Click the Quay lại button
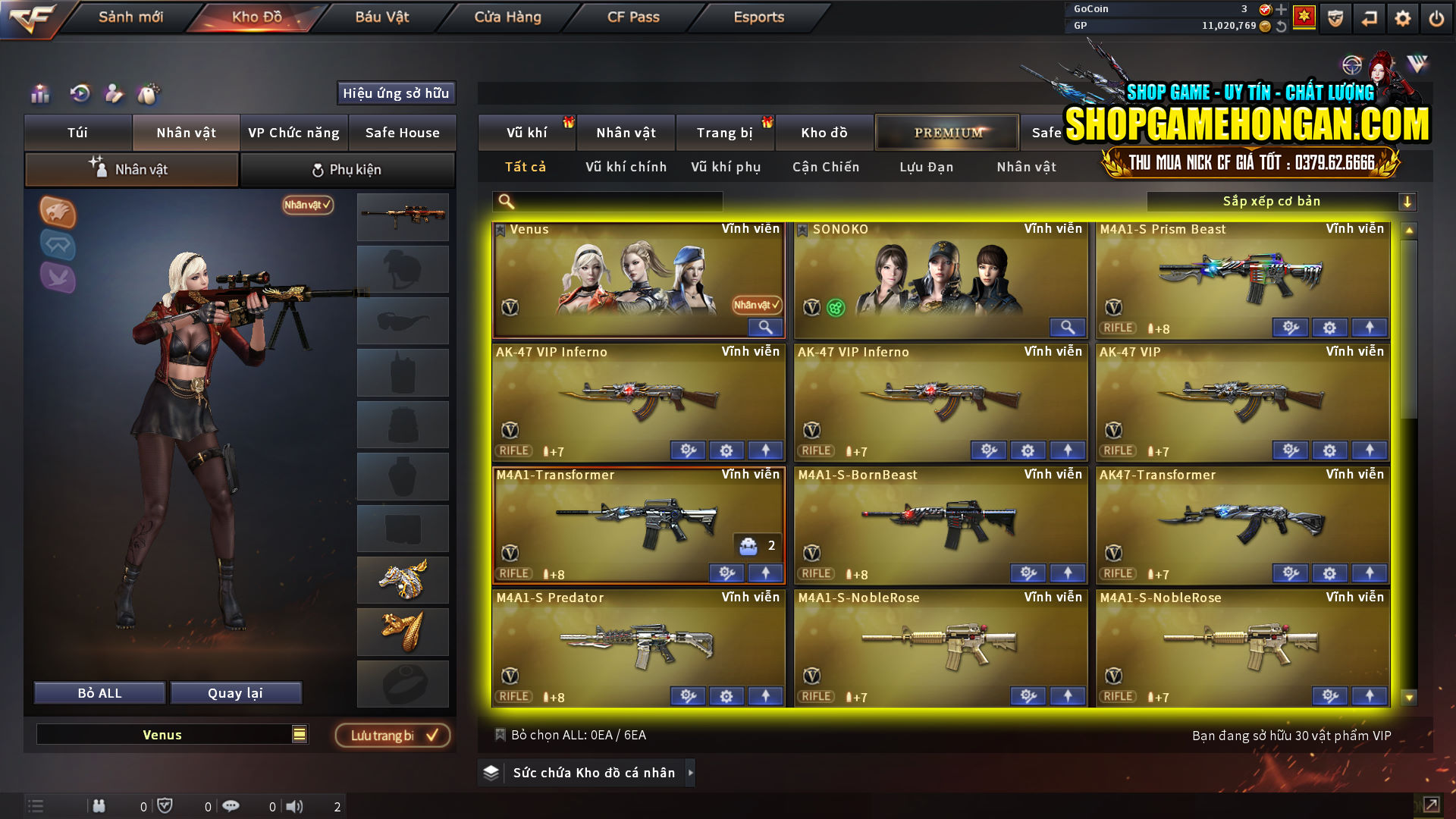This screenshot has height=819, width=1456. 236,692
